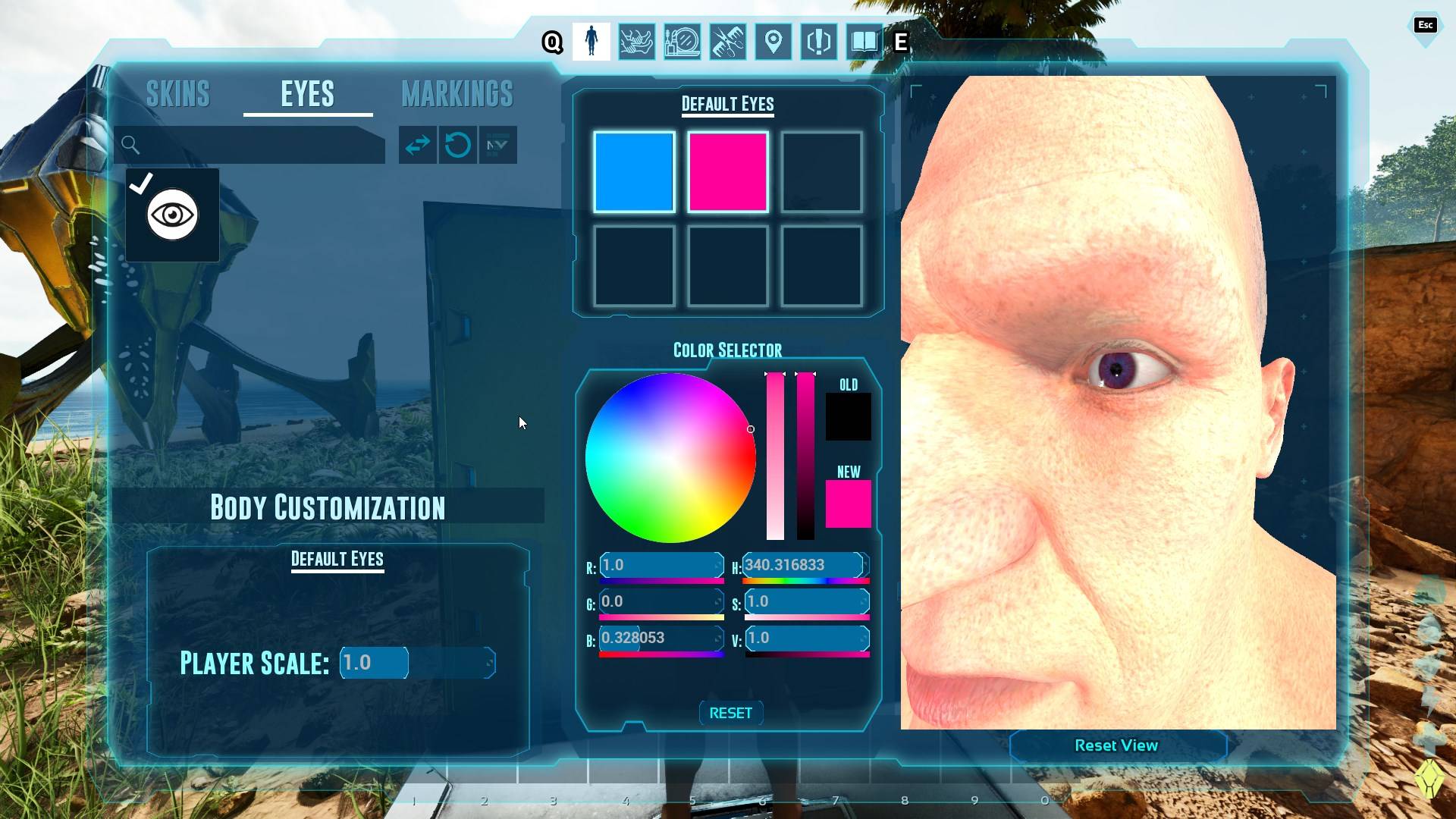
Task: Open the character body customization icon
Action: click(x=592, y=42)
